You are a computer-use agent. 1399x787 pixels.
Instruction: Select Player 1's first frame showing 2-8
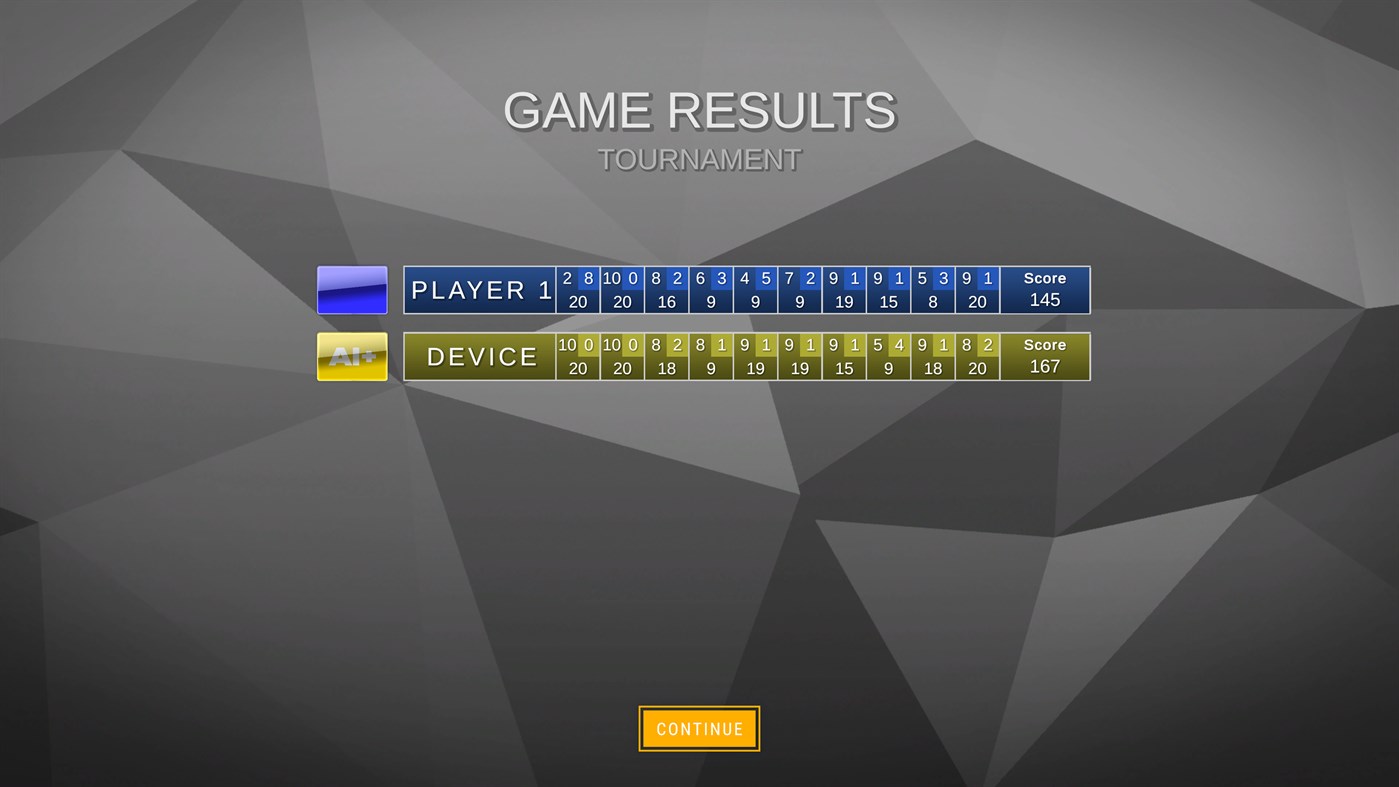pyautogui.click(x=578, y=290)
